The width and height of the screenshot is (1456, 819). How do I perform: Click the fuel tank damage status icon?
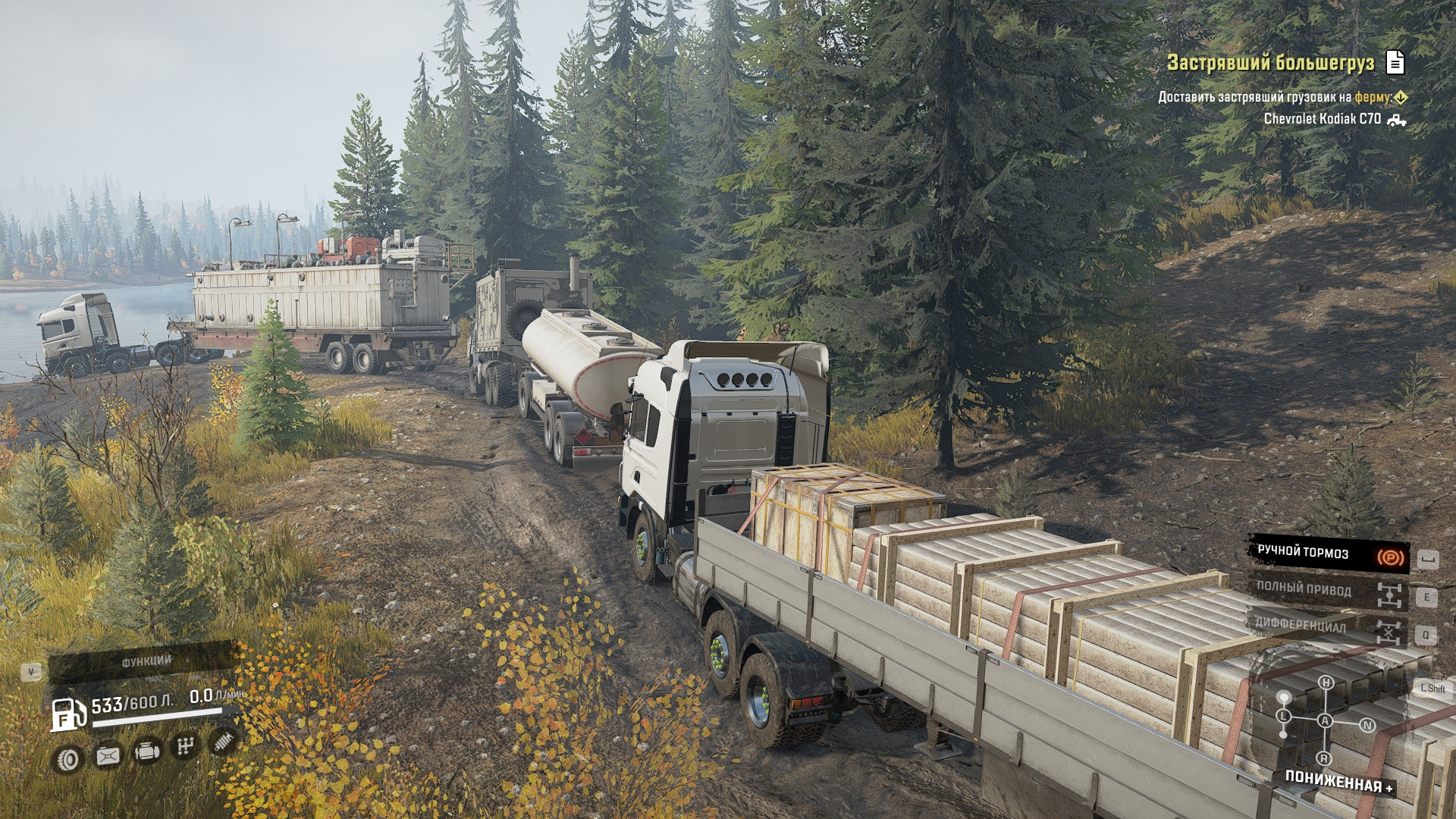point(108,756)
